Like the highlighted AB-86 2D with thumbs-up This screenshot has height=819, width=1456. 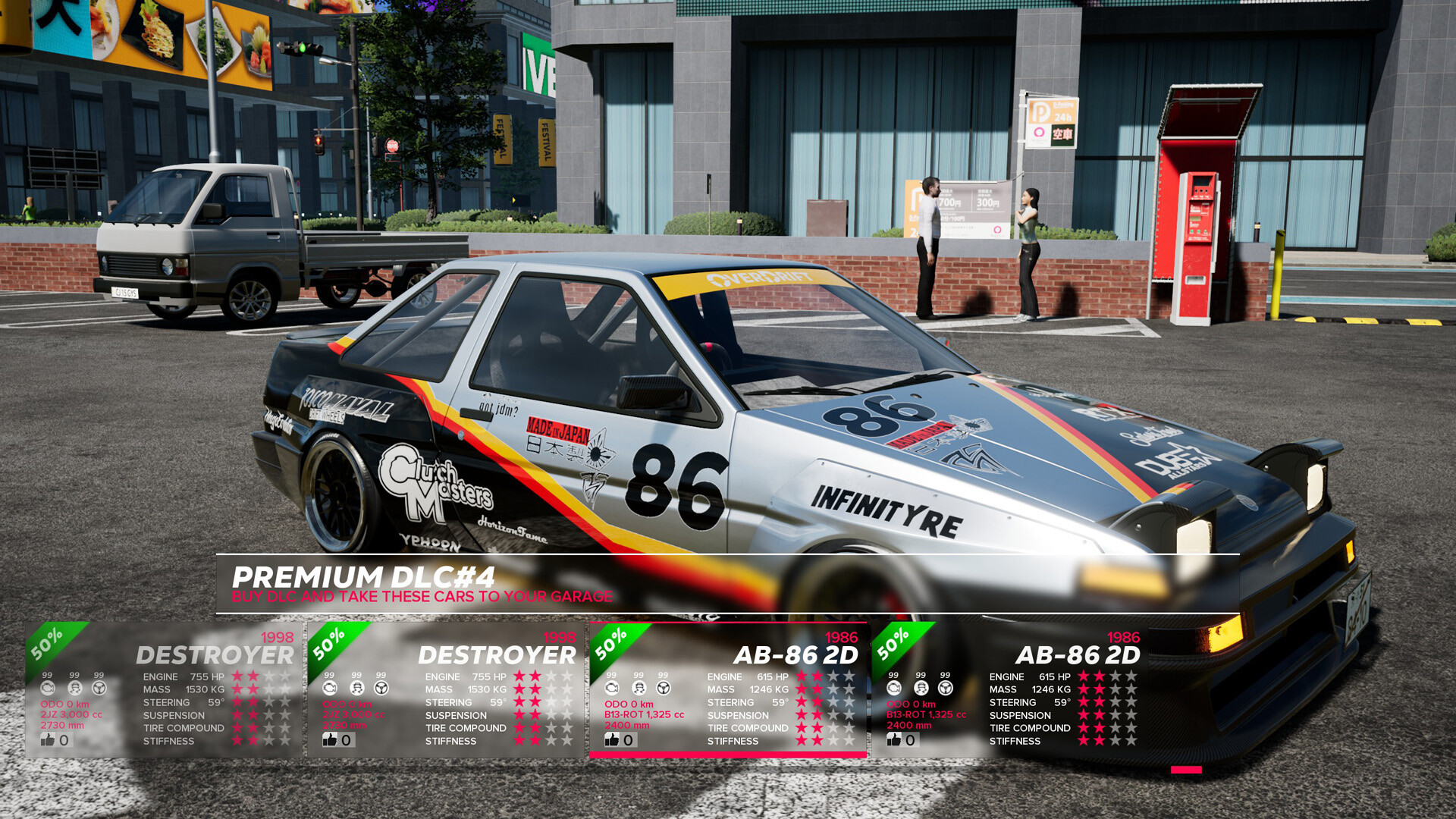click(612, 739)
